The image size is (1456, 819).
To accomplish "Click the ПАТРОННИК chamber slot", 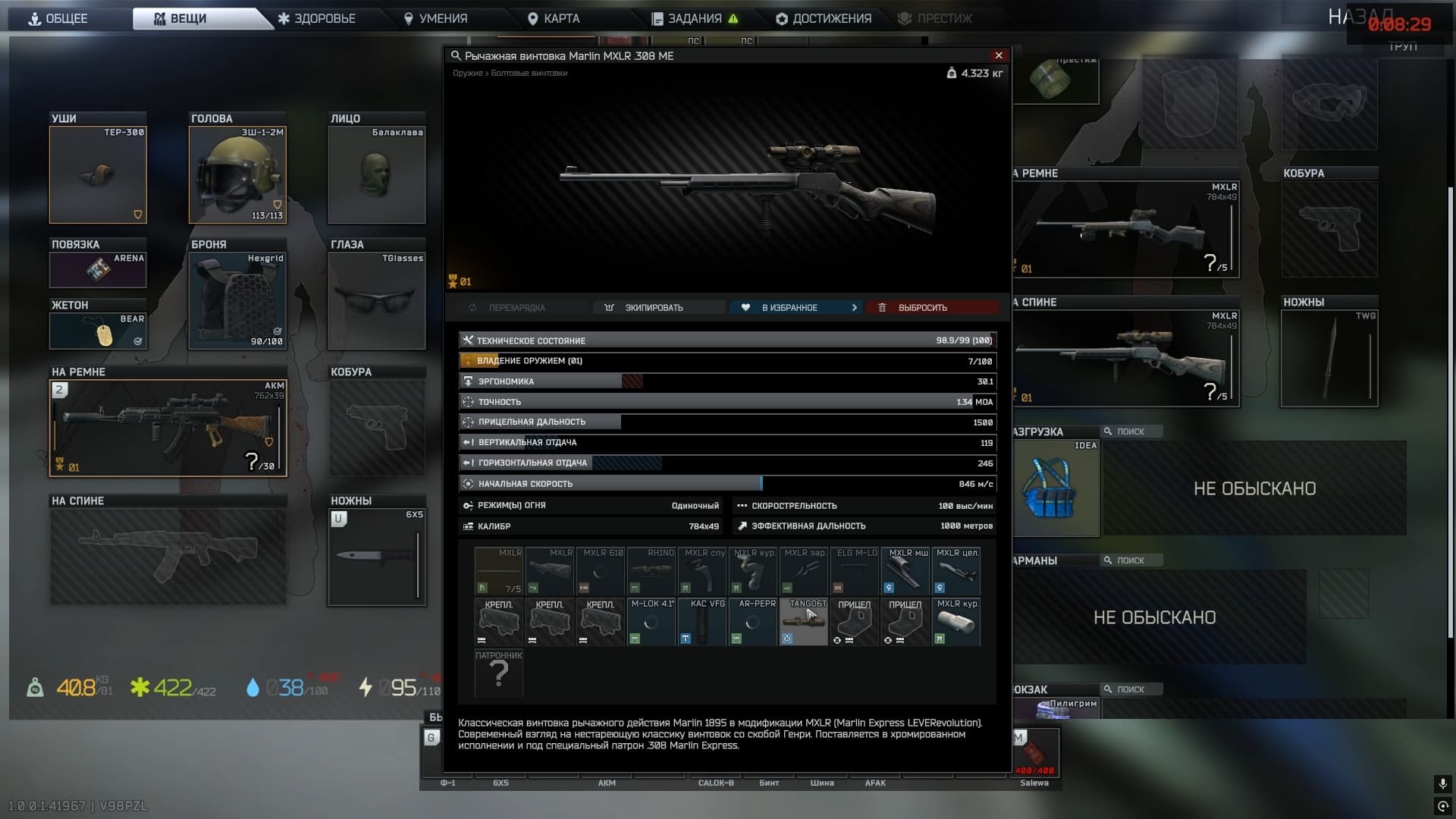I will point(498,673).
